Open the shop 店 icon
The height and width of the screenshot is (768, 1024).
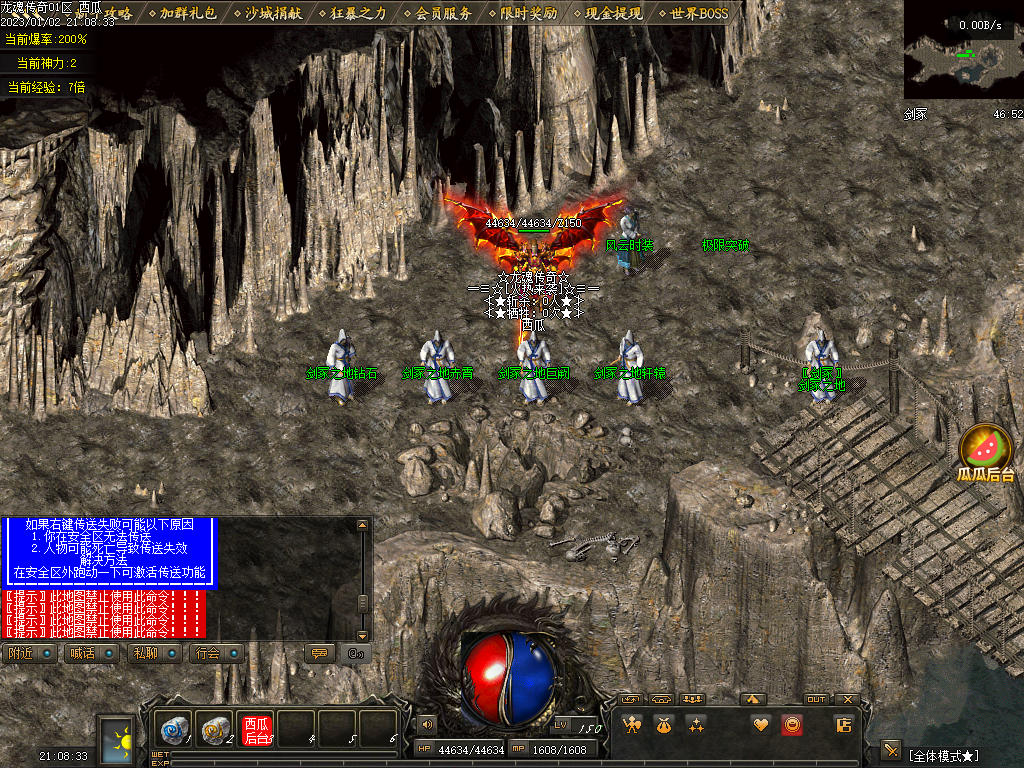(843, 725)
